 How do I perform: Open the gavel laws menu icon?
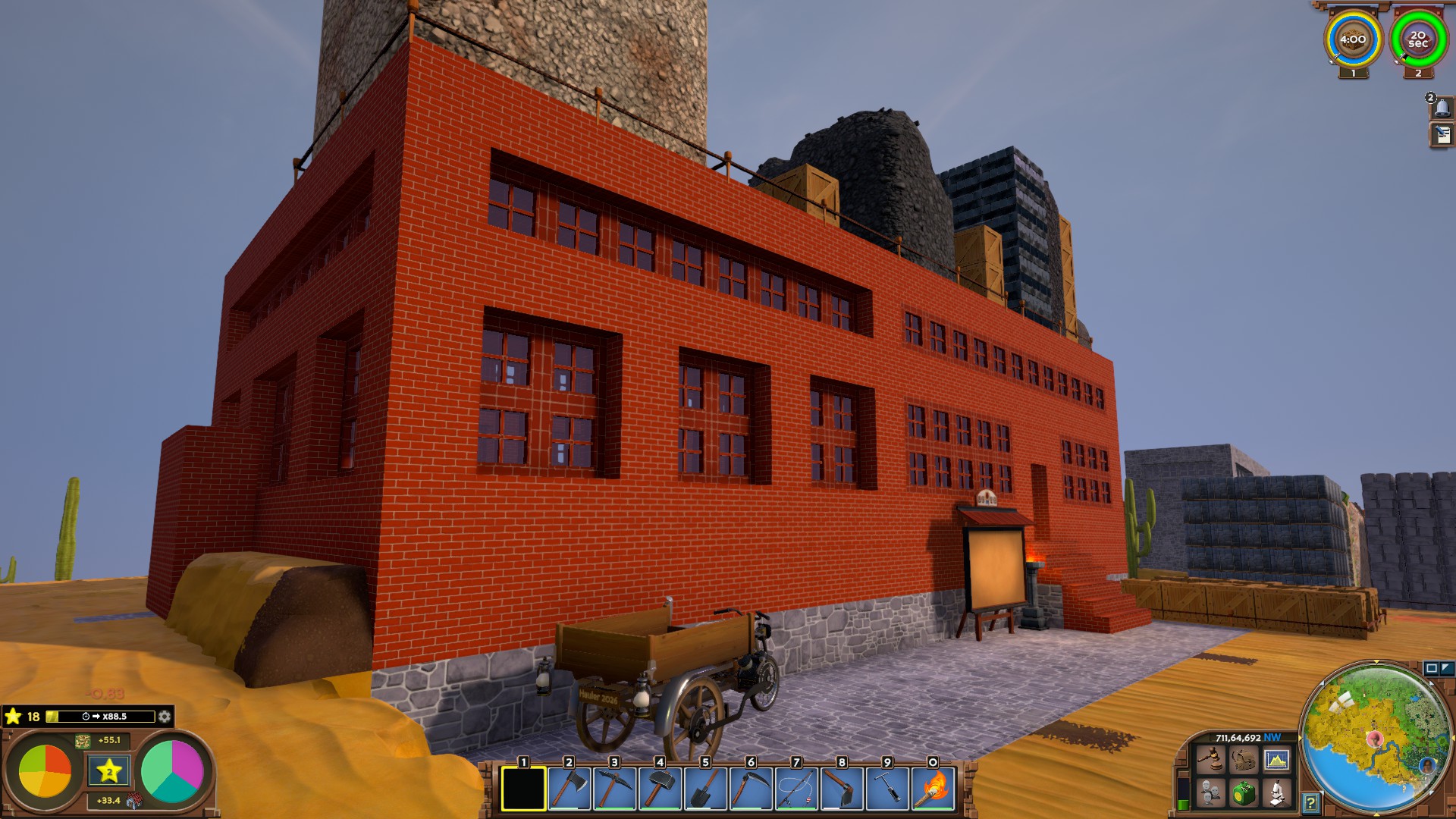coord(1210,759)
